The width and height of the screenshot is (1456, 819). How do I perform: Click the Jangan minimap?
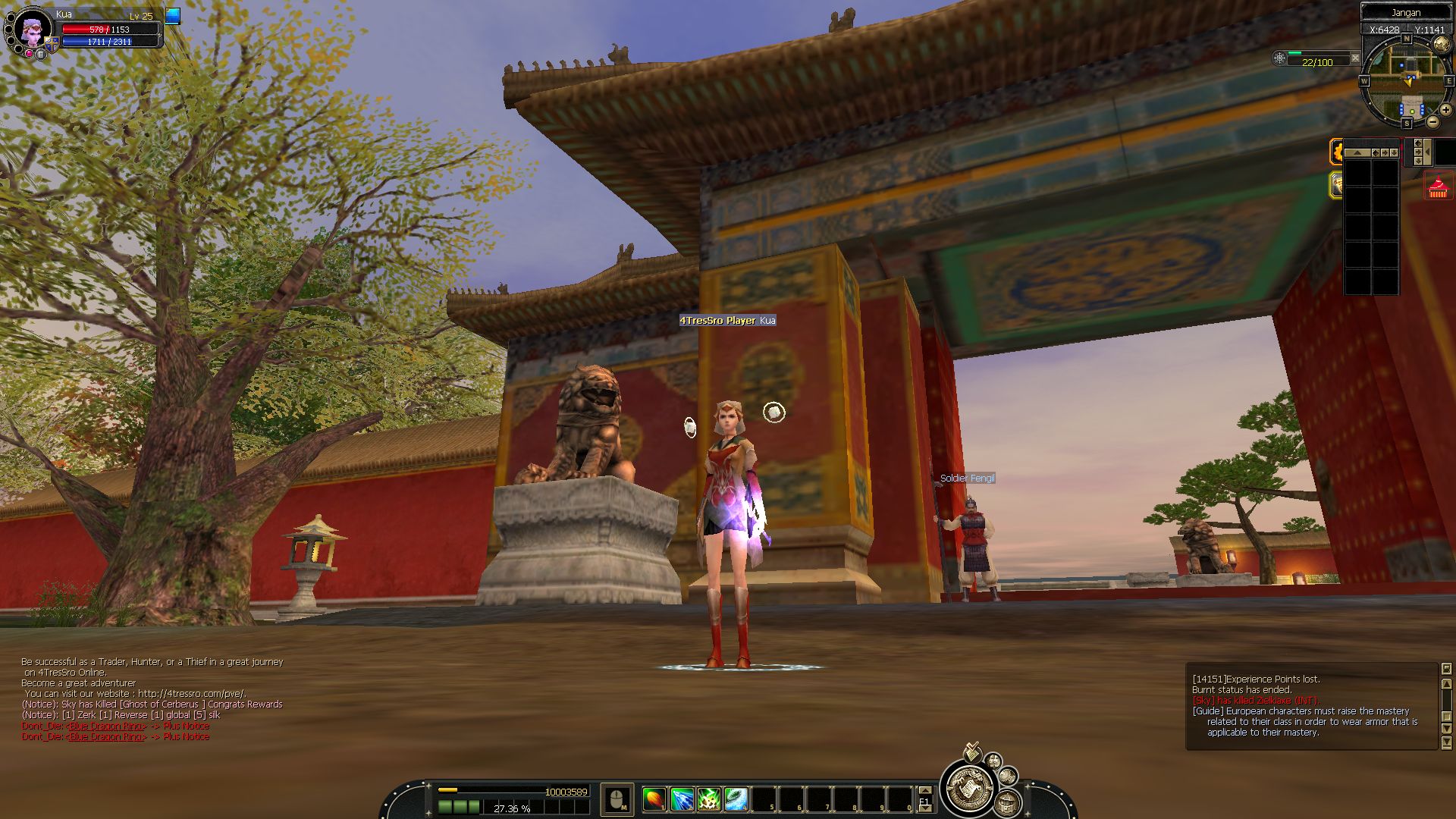point(1407,82)
